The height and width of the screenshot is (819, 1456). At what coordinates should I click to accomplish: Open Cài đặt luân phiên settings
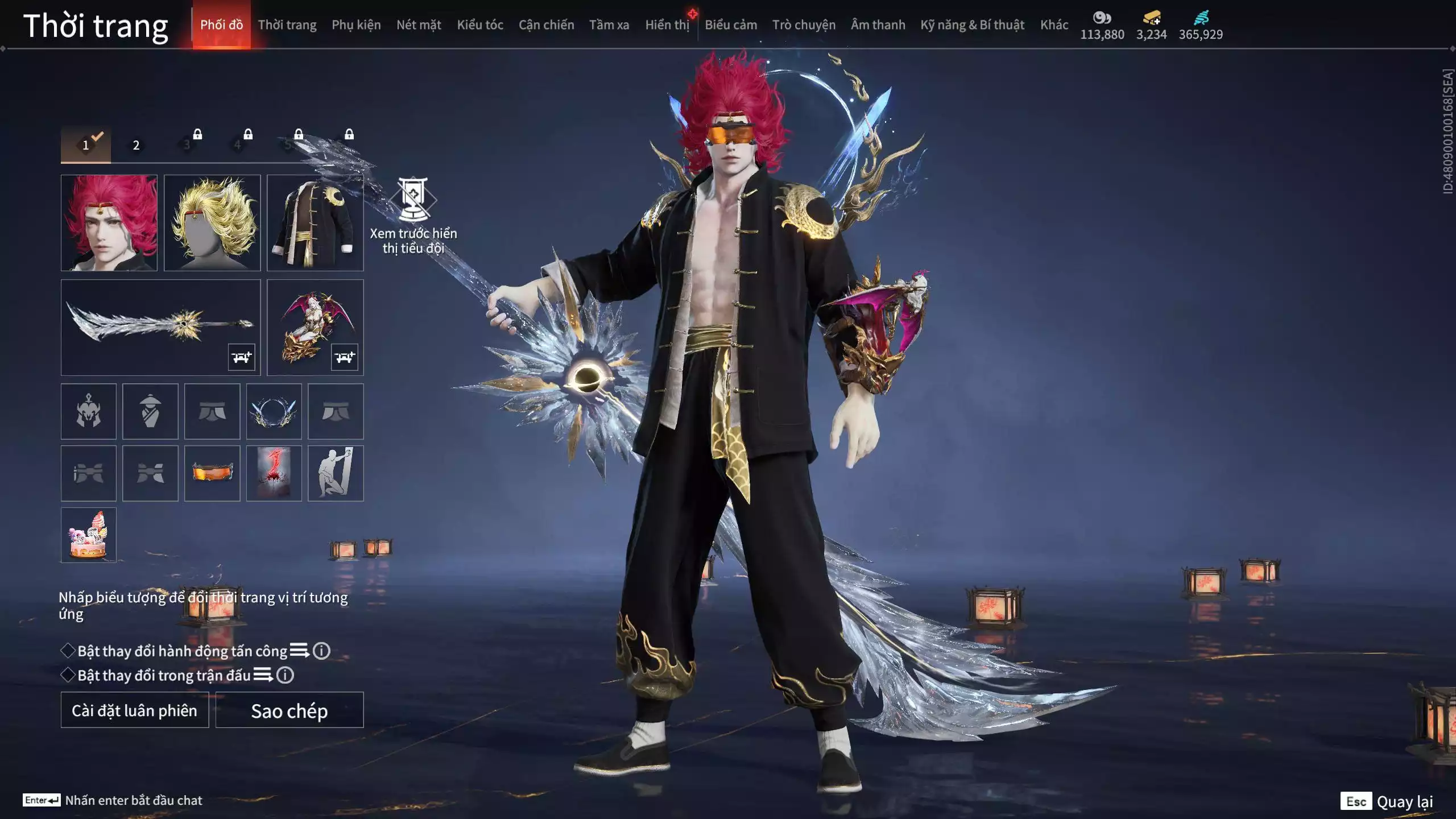point(135,710)
